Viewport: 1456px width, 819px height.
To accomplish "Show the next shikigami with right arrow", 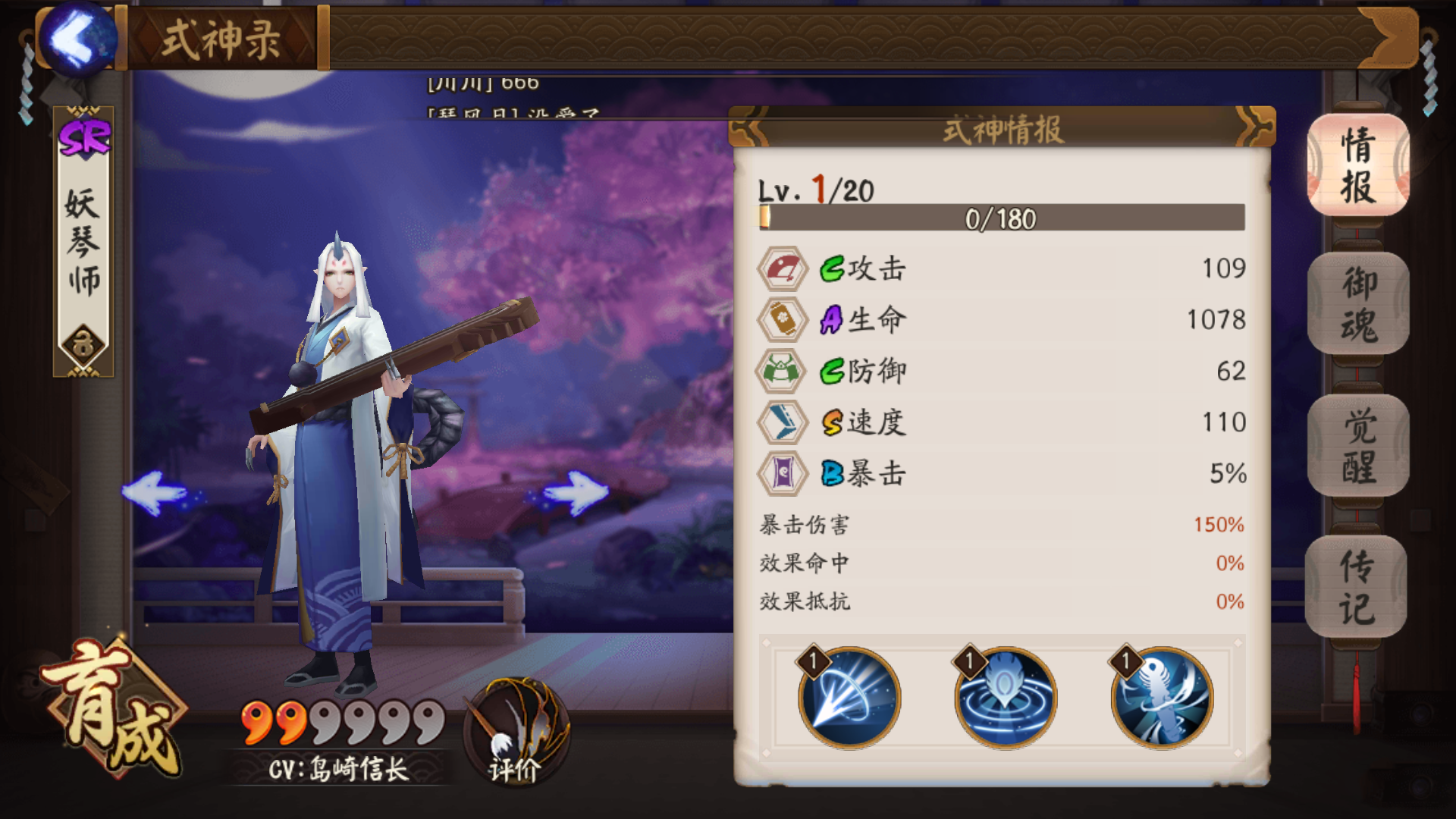I will (x=576, y=493).
